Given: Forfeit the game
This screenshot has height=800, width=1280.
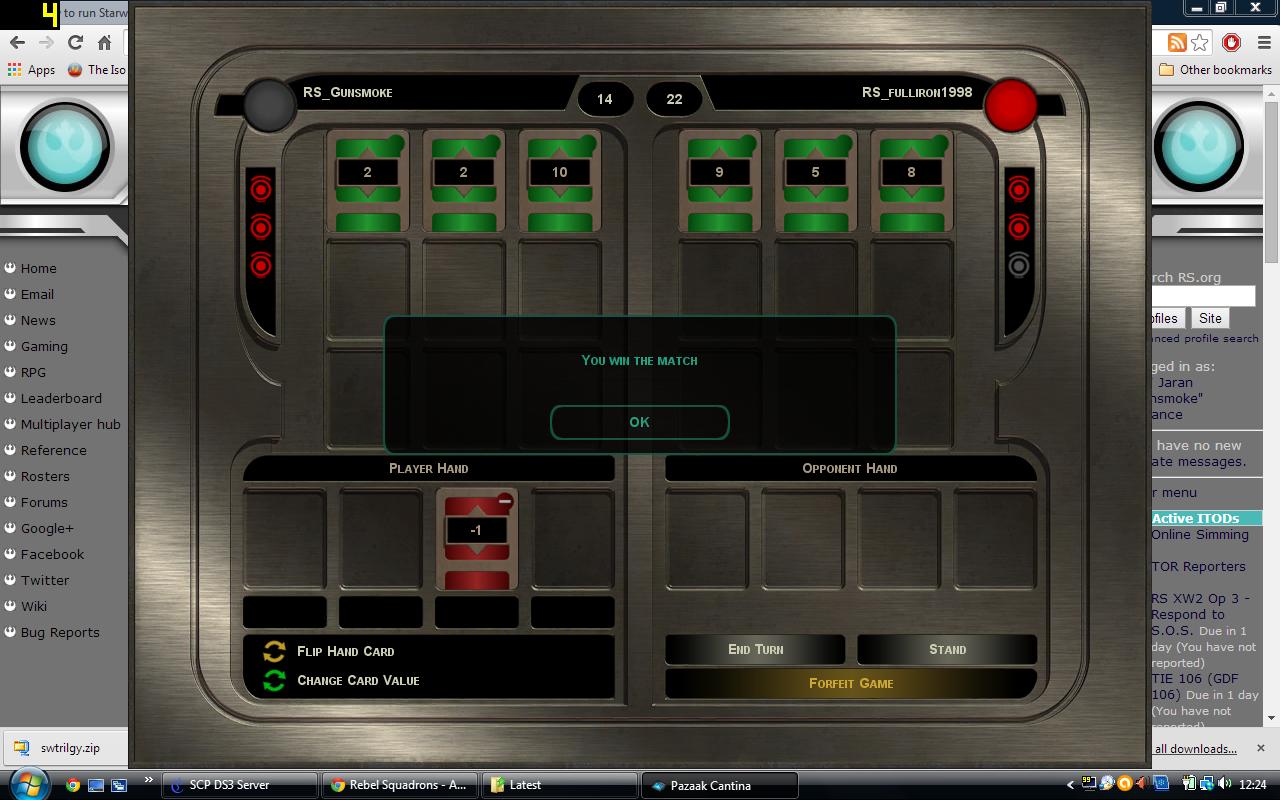Looking at the screenshot, I should (x=850, y=683).
